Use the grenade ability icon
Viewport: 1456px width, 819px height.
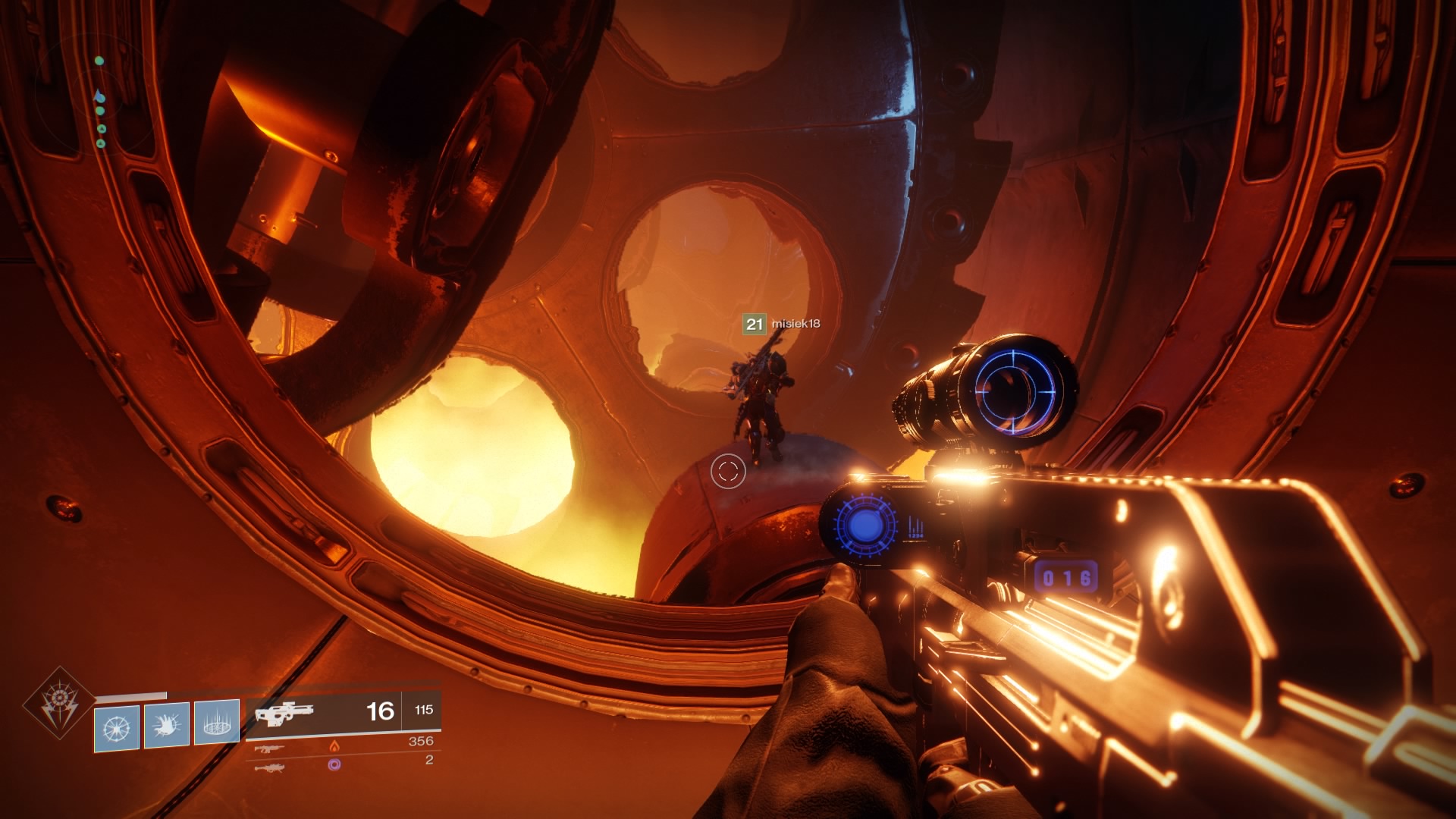pos(117,728)
